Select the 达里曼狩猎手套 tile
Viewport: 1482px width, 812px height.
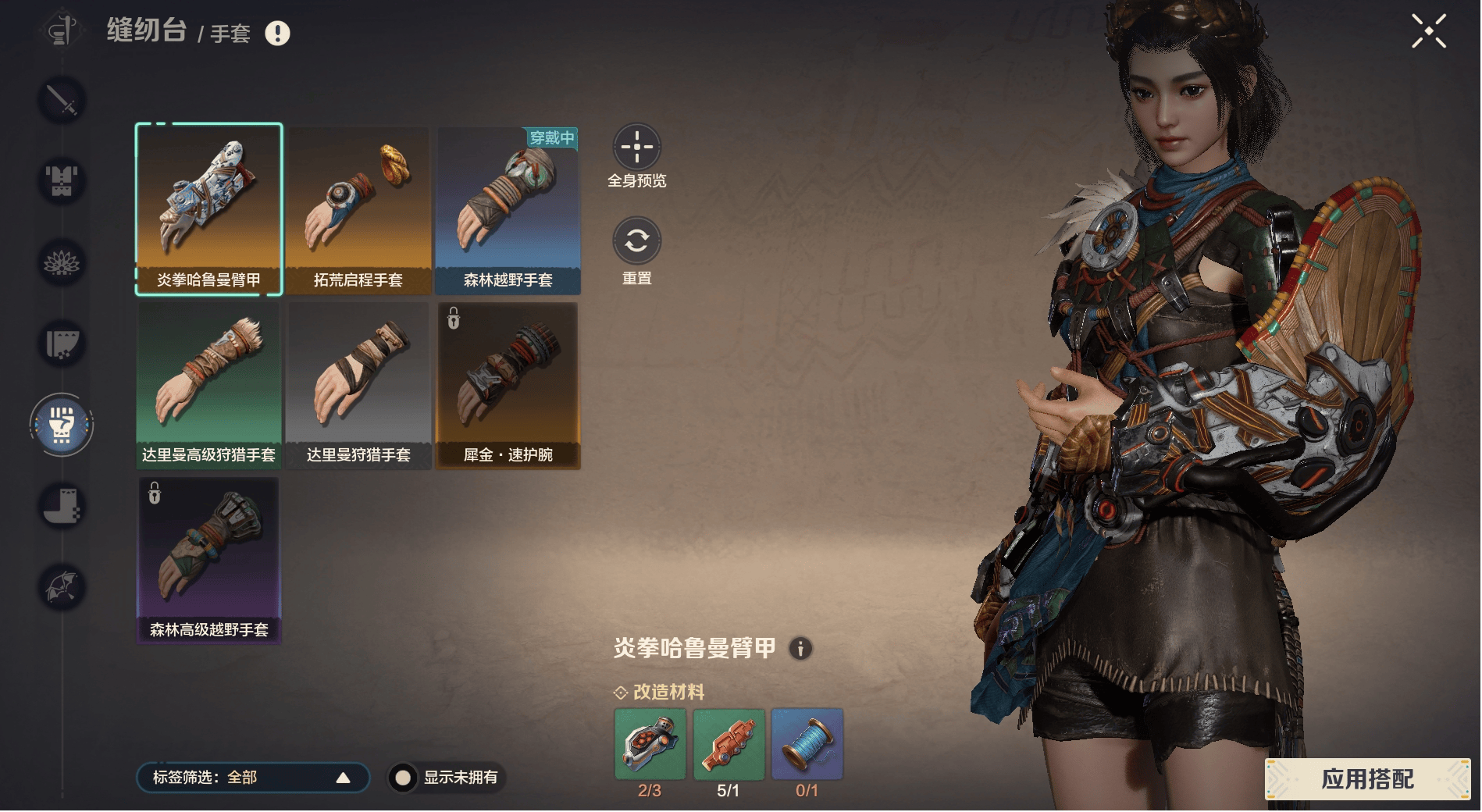(358, 384)
